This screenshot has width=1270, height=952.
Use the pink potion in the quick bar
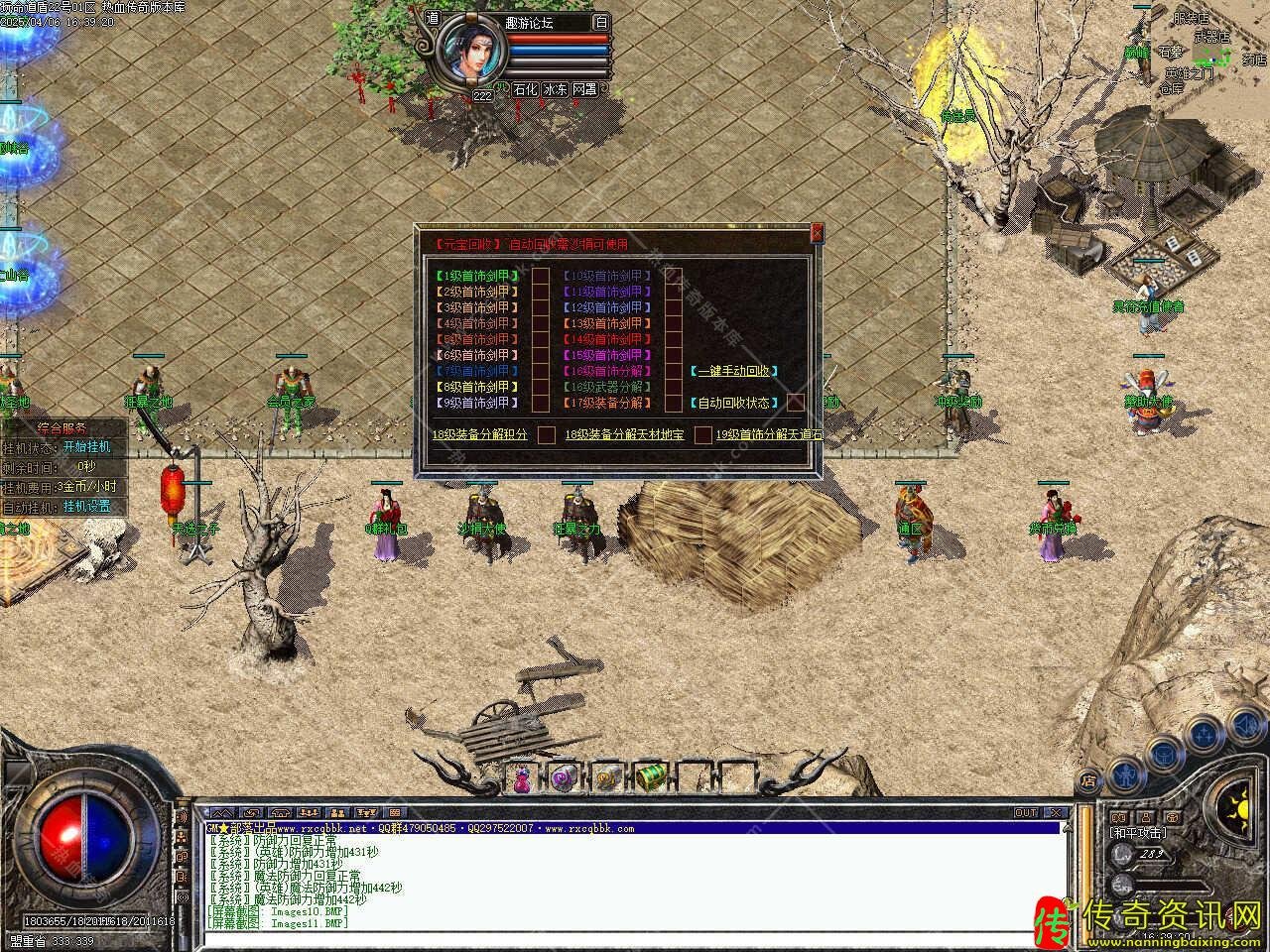point(523,779)
